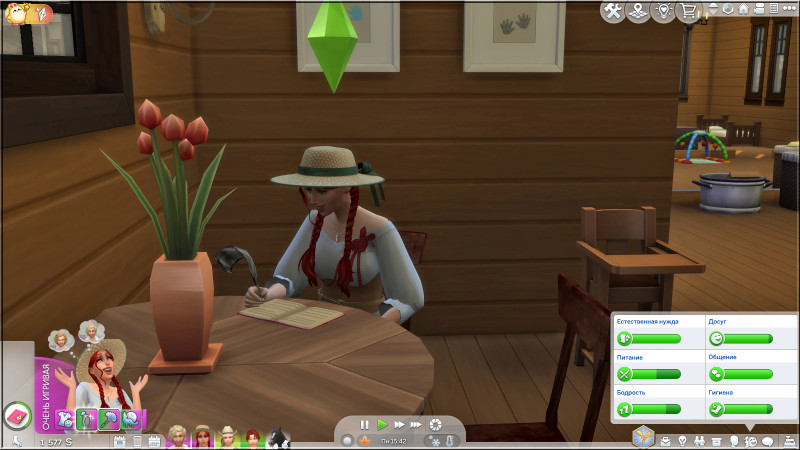Set game speed to ultra speed
This screenshot has height=450, width=800.
pyautogui.click(x=417, y=425)
